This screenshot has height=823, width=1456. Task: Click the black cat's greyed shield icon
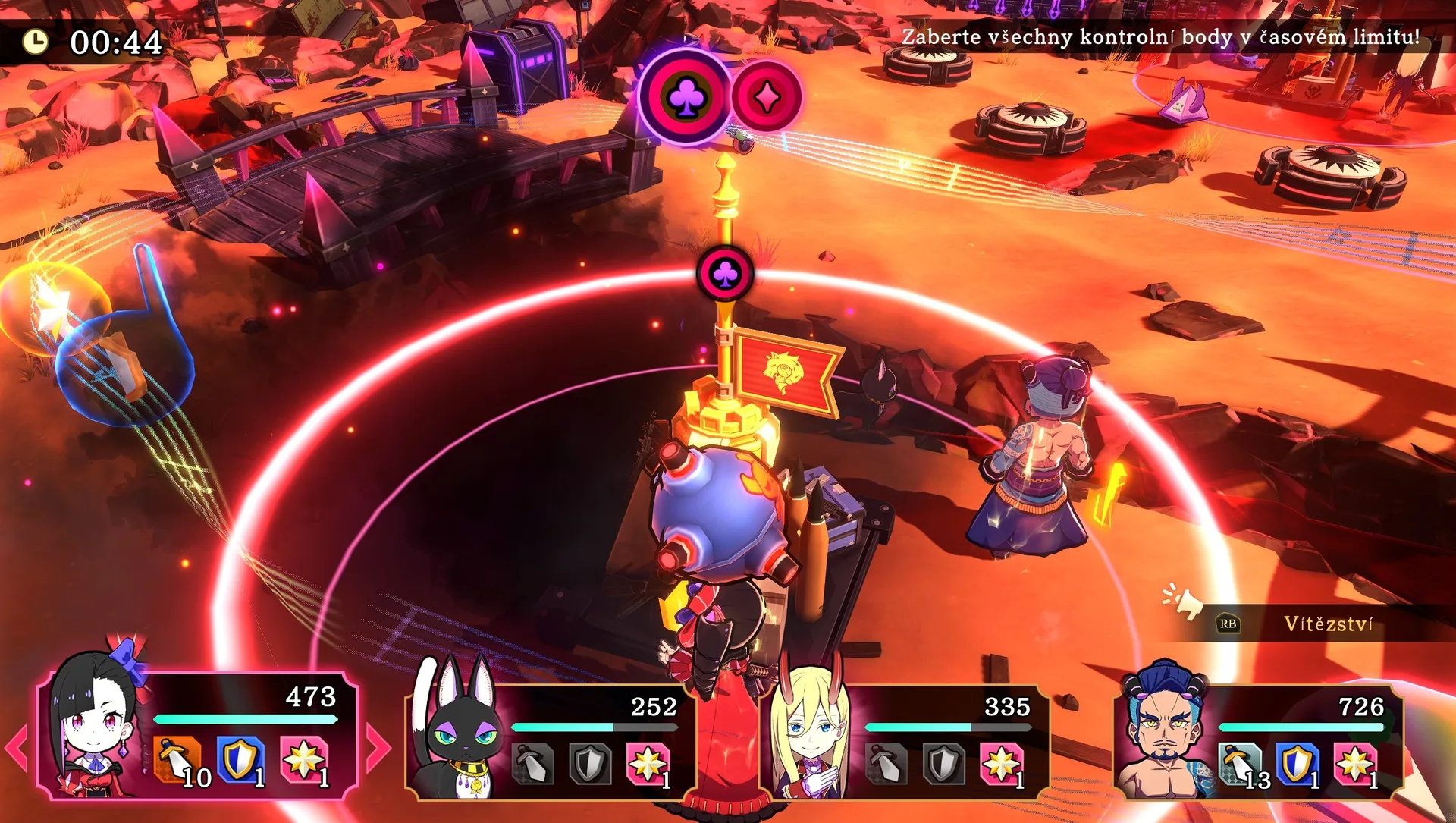pyautogui.click(x=590, y=763)
